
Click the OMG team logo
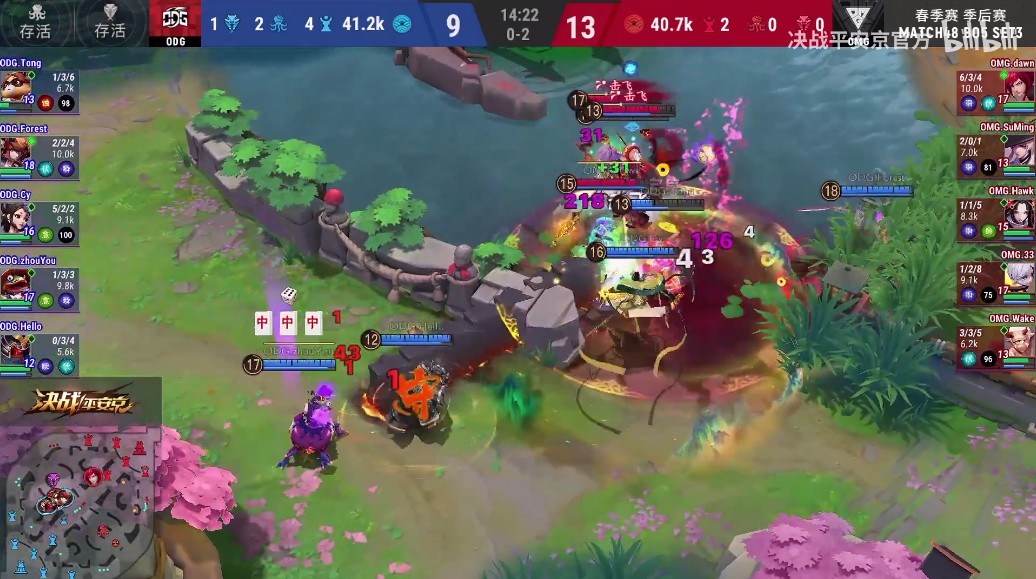(858, 23)
